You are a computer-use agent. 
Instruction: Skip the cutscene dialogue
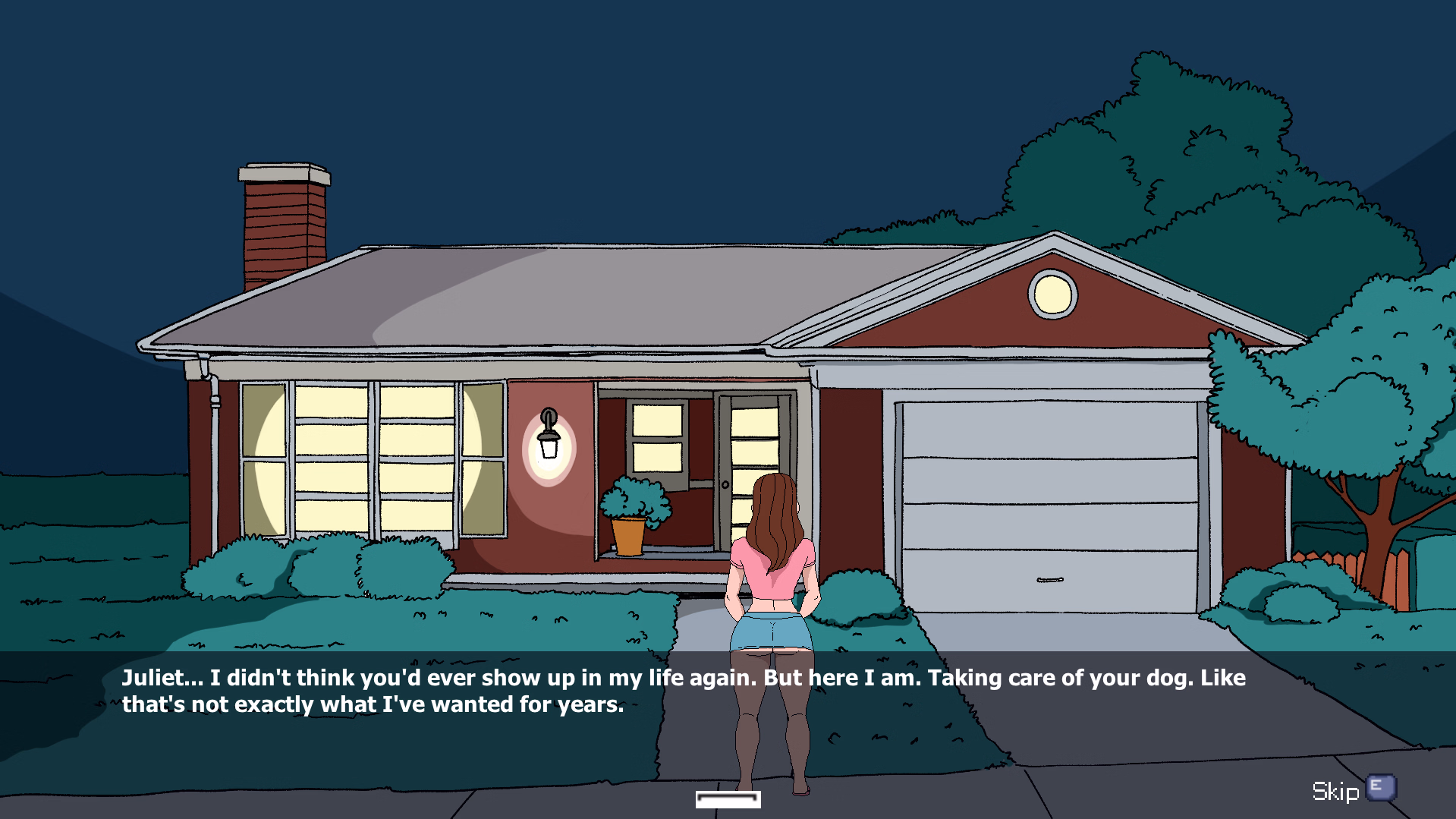point(1353,790)
